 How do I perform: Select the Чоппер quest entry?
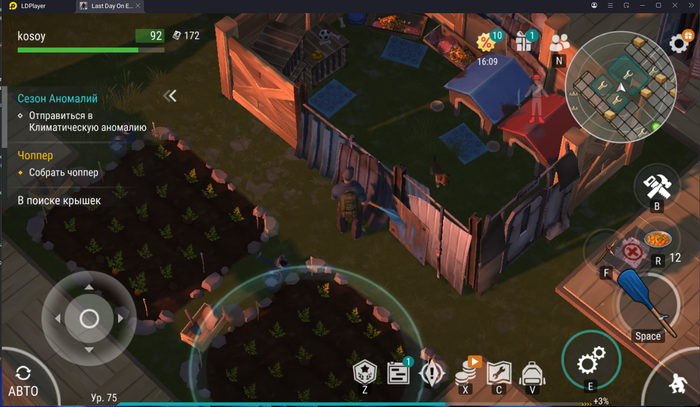36,156
